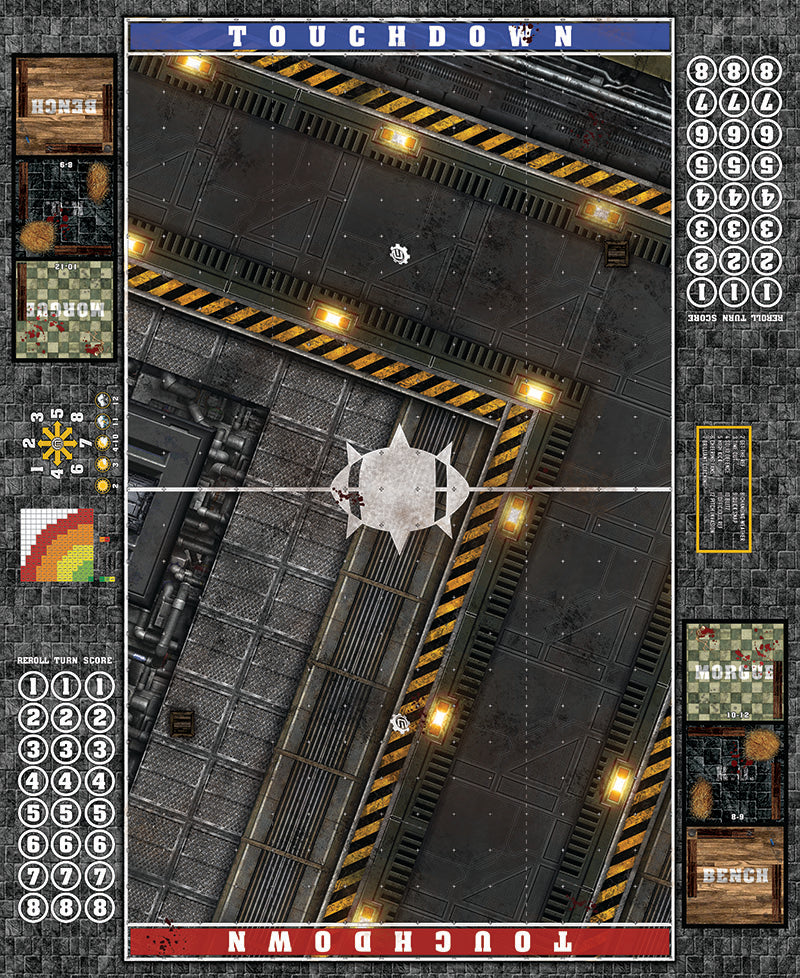This screenshot has height=978, width=800.
Task: Mark turn 4 on the upright turn tracker
Action: pyautogui.click(x=66, y=780)
